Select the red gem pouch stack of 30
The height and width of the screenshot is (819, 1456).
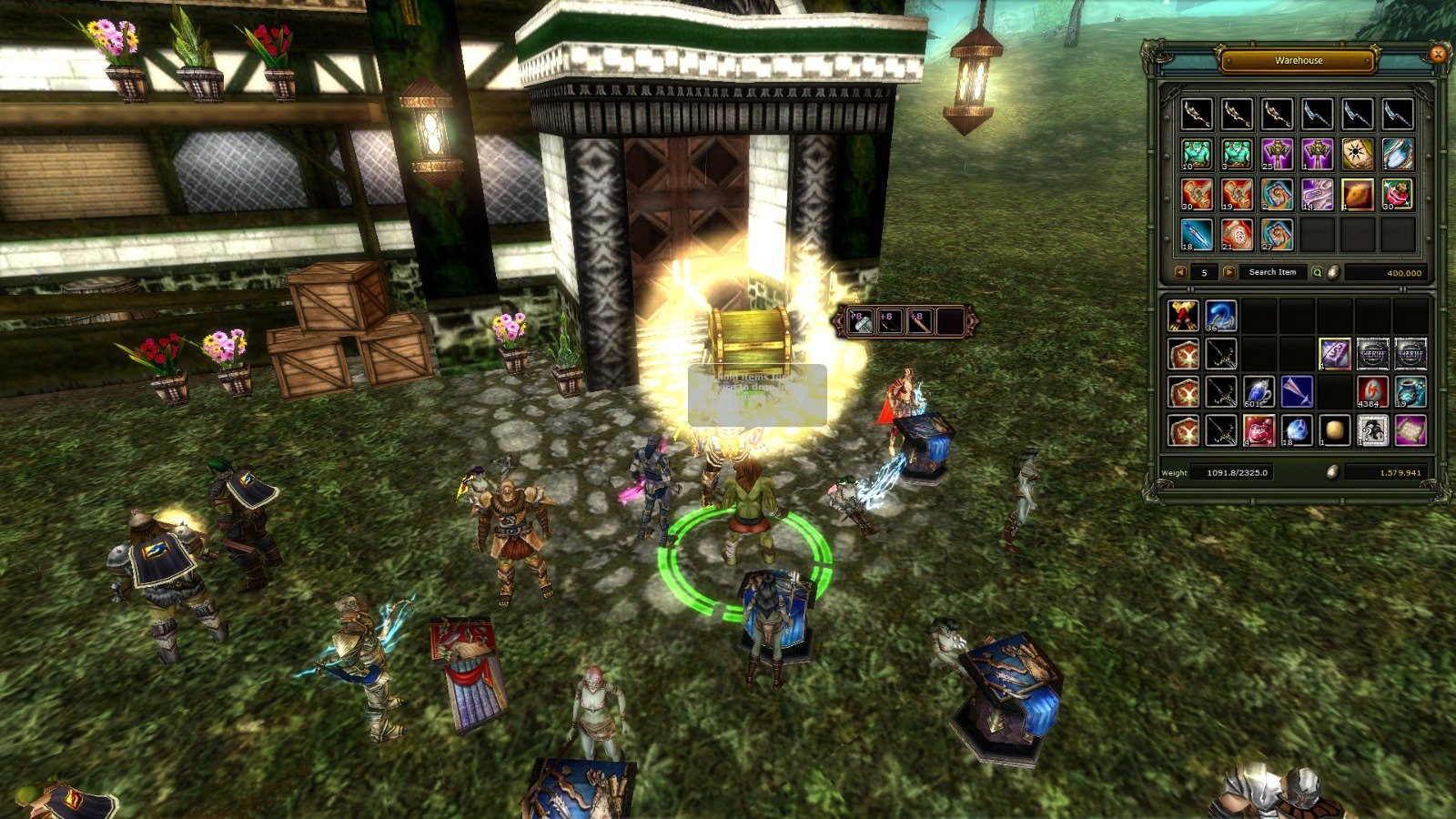[1398, 195]
